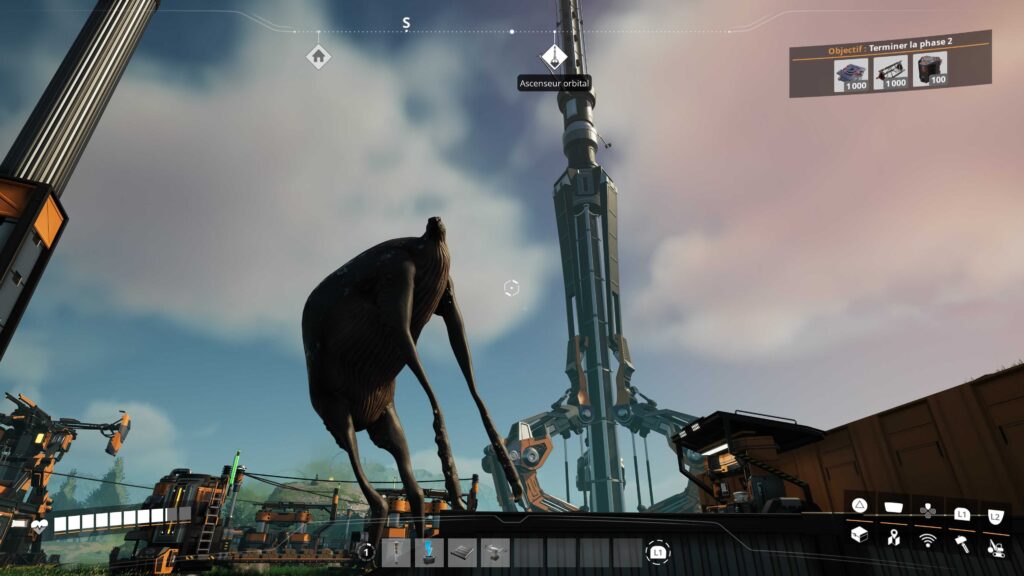Select the blue hologram hotbar slot

click(x=429, y=552)
